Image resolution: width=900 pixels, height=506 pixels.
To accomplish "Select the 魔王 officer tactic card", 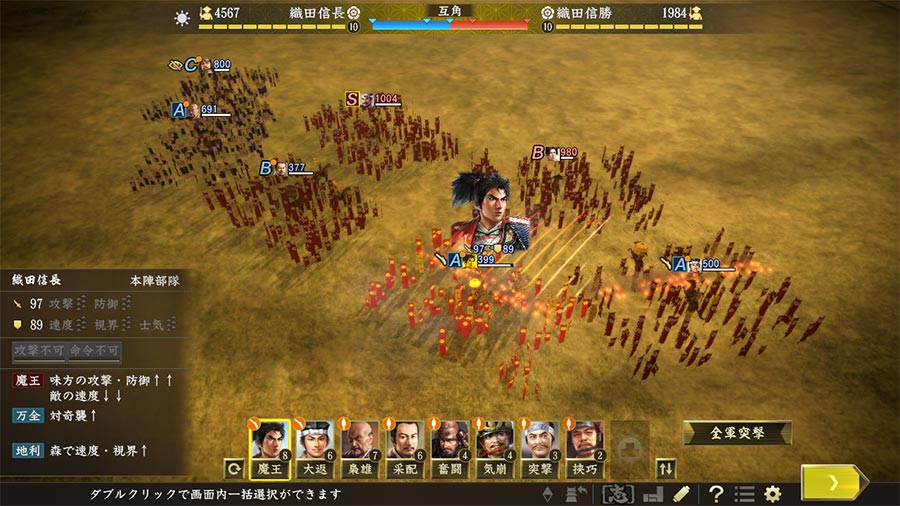I will [270, 449].
